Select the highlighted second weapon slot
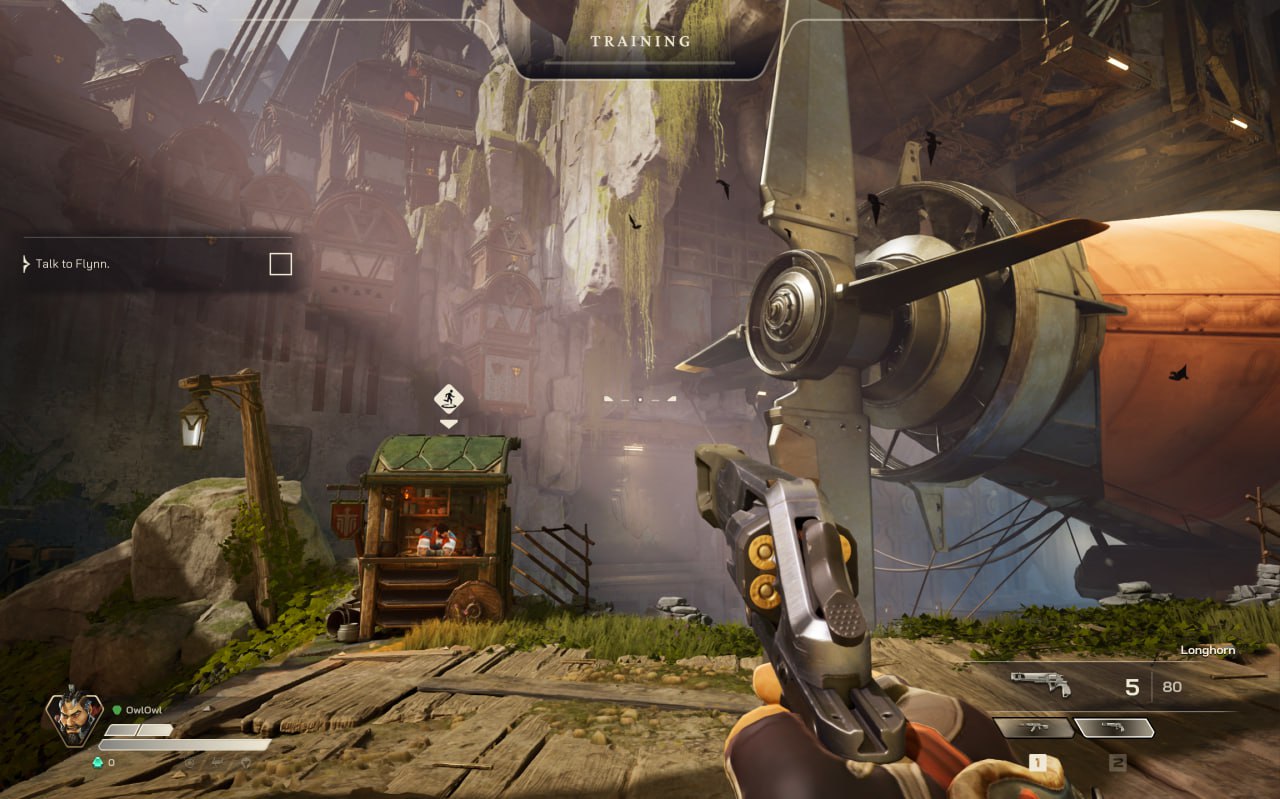Viewport: 1280px width, 799px height. pyautogui.click(x=1113, y=728)
